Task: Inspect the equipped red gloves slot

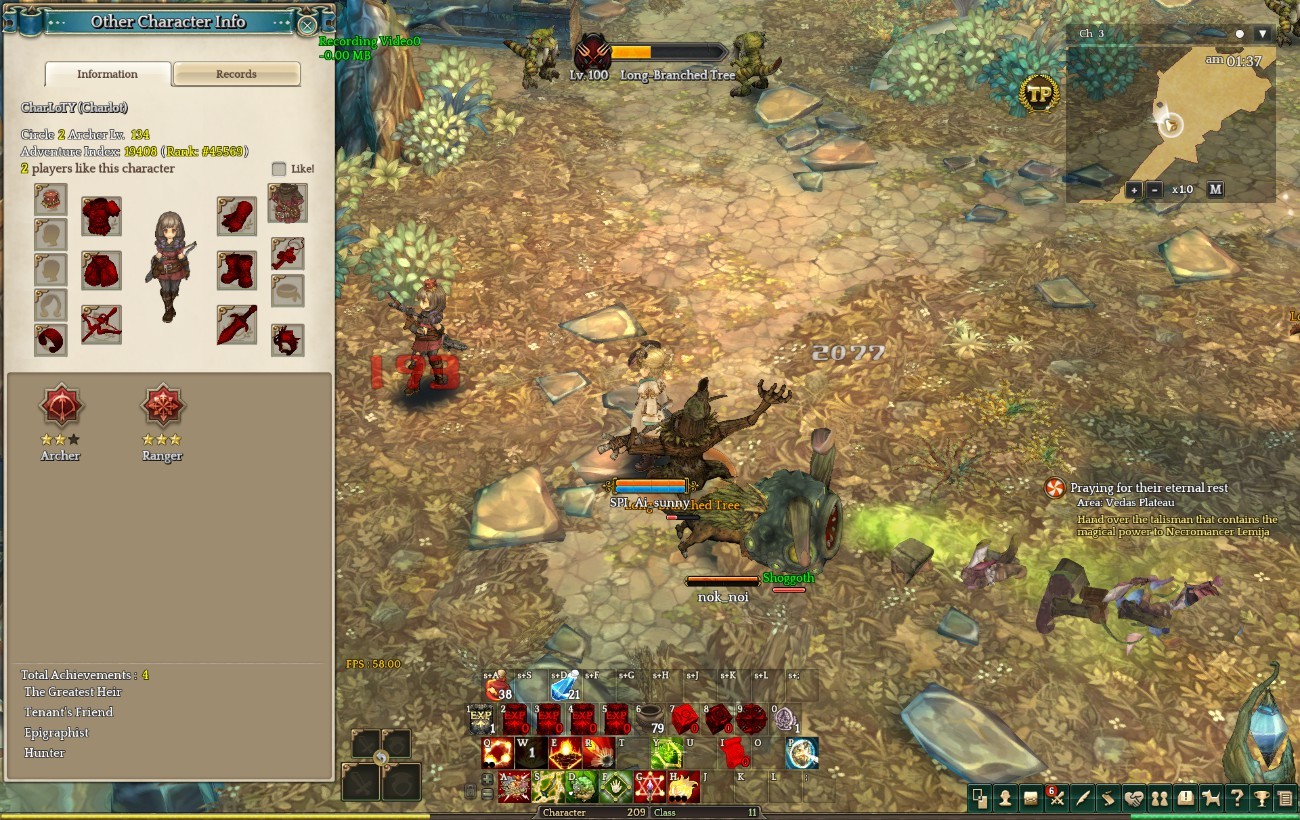Action: pyautogui.click(x=237, y=216)
